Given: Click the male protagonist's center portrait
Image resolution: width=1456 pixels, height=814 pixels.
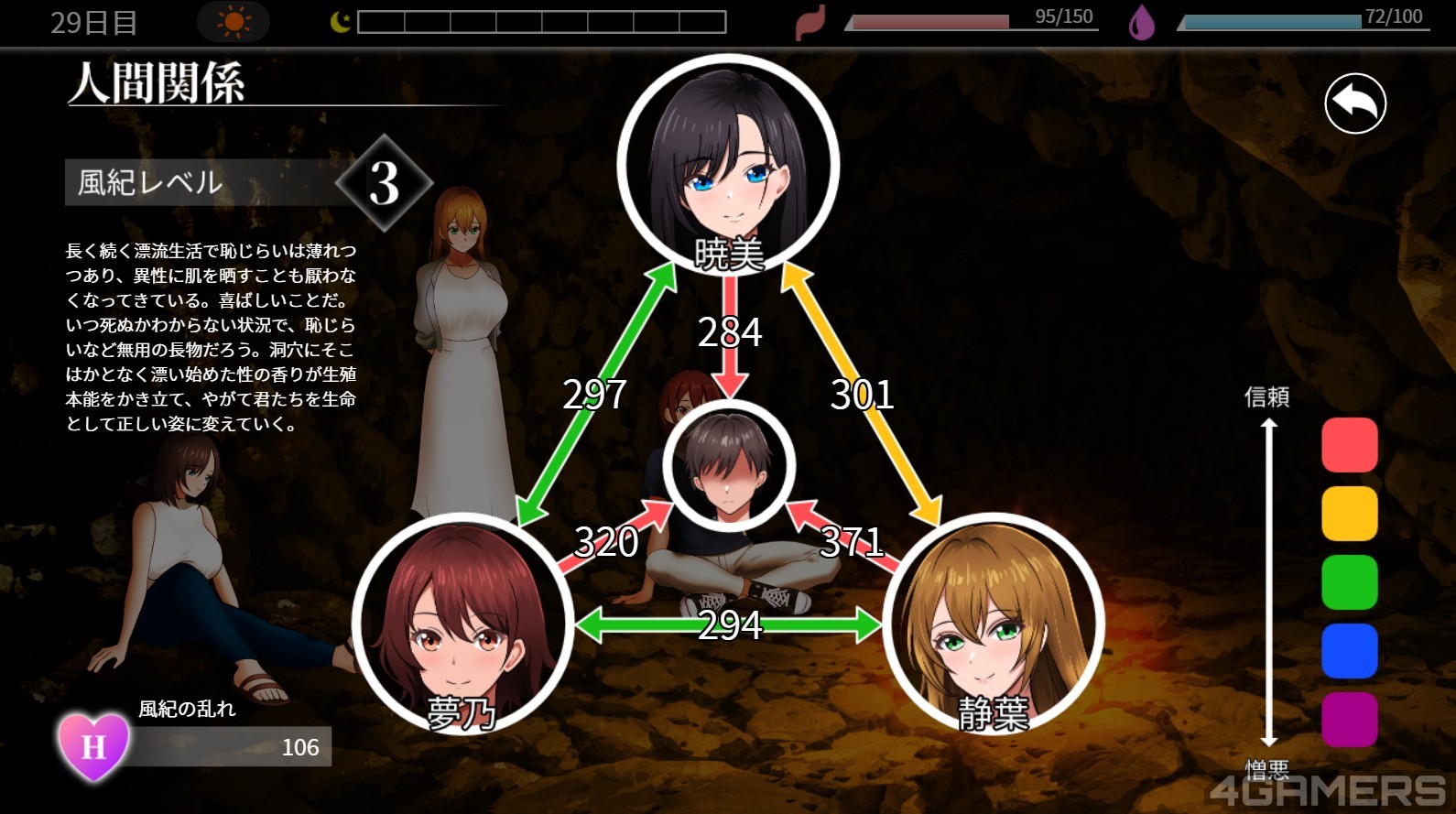Looking at the screenshot, I should pyautogui.click(x=728, y=465).
